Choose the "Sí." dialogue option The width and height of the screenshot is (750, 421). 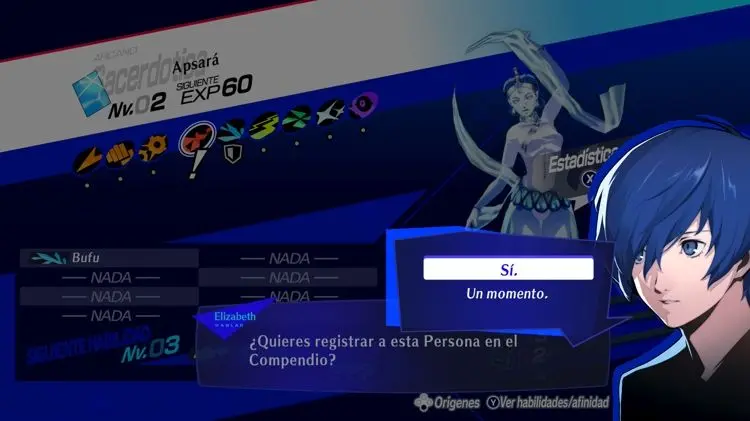click(x=508, y=269)
